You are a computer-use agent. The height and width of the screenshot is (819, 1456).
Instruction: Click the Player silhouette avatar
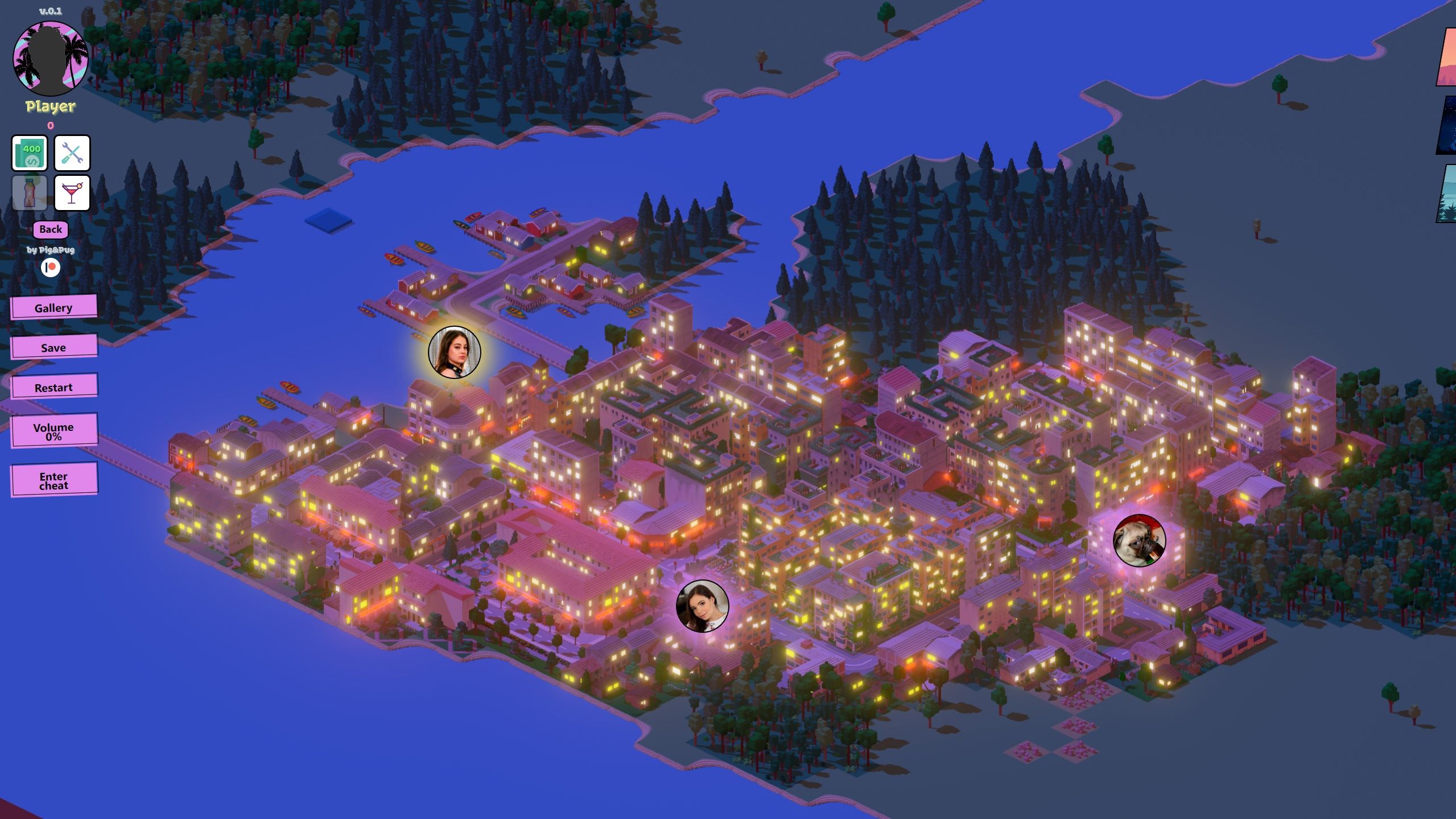click(x=51, y=59)
